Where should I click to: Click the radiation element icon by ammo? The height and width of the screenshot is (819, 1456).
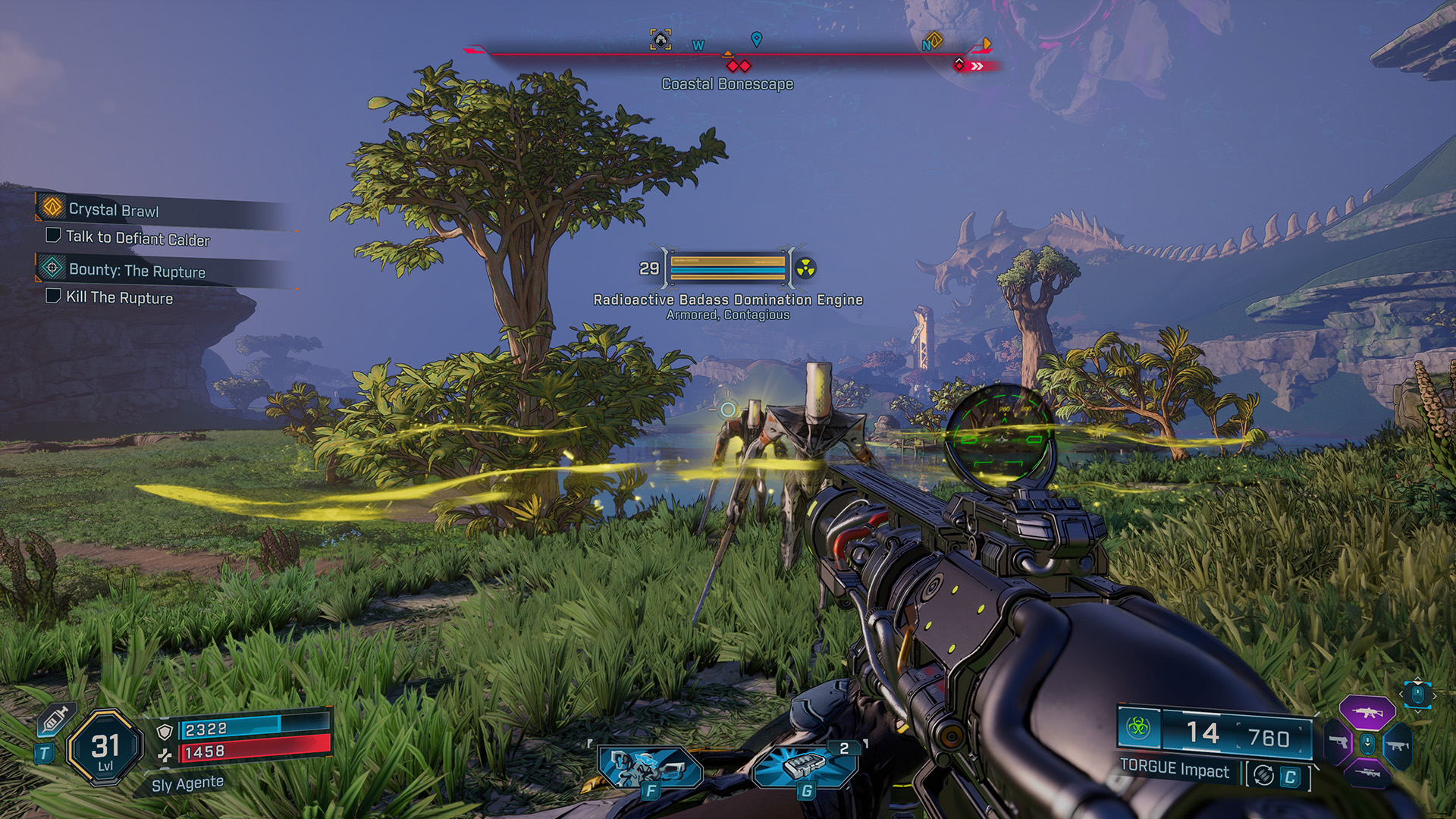pos(1137,728)
